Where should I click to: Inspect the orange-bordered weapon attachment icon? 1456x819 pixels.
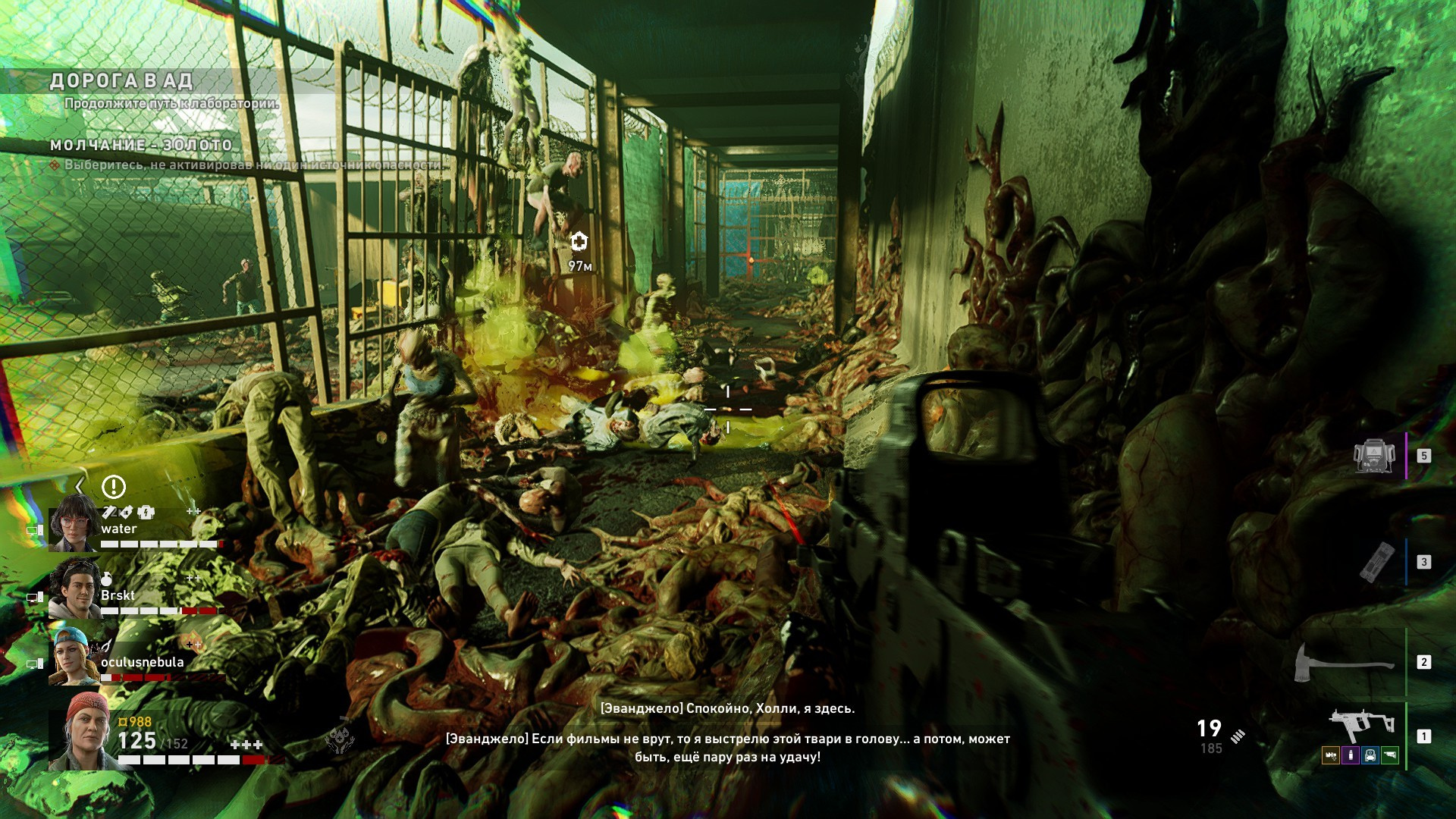tap(1330, 755)
